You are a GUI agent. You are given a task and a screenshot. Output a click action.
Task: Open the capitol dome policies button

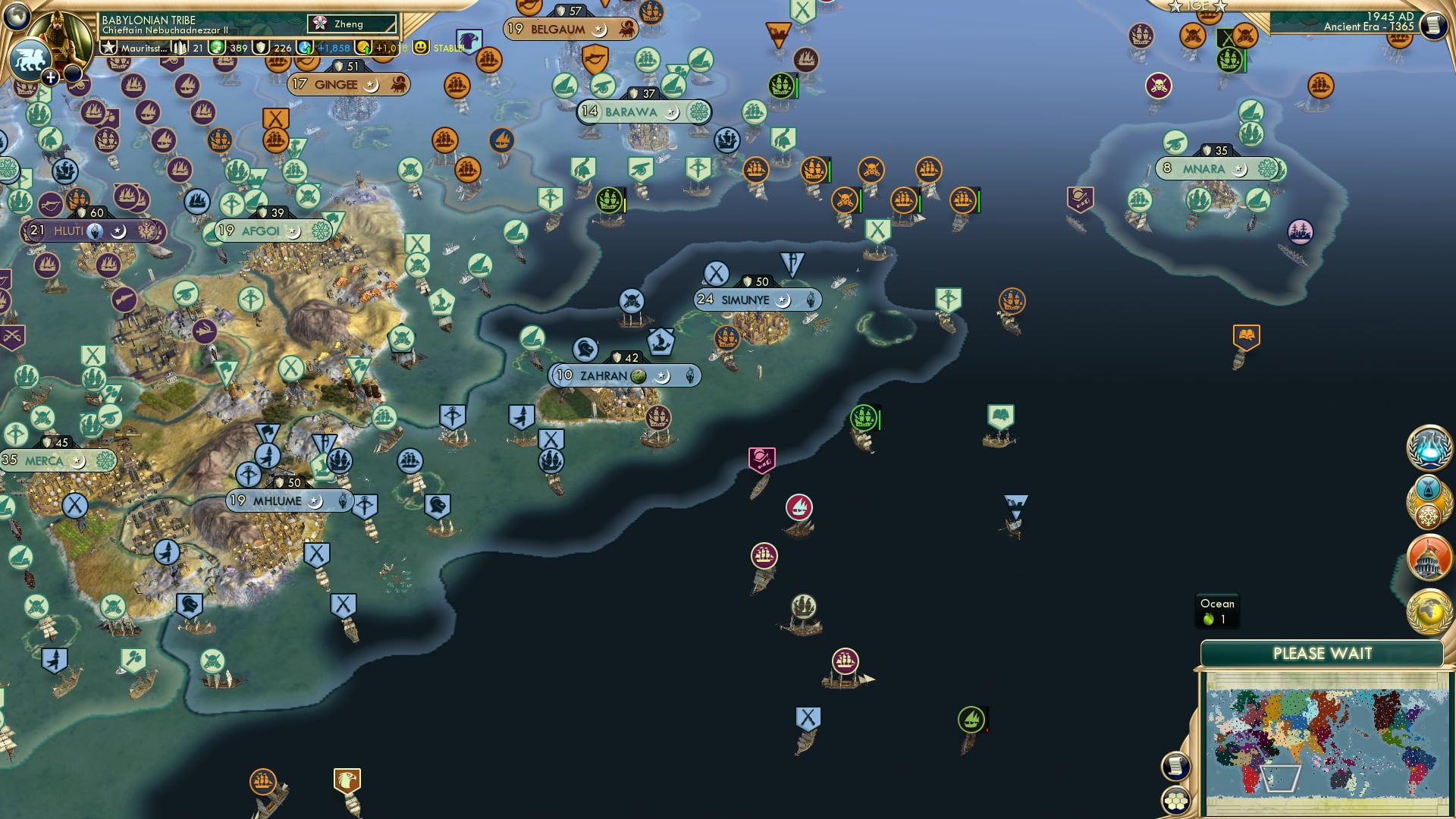(1429, 557)
